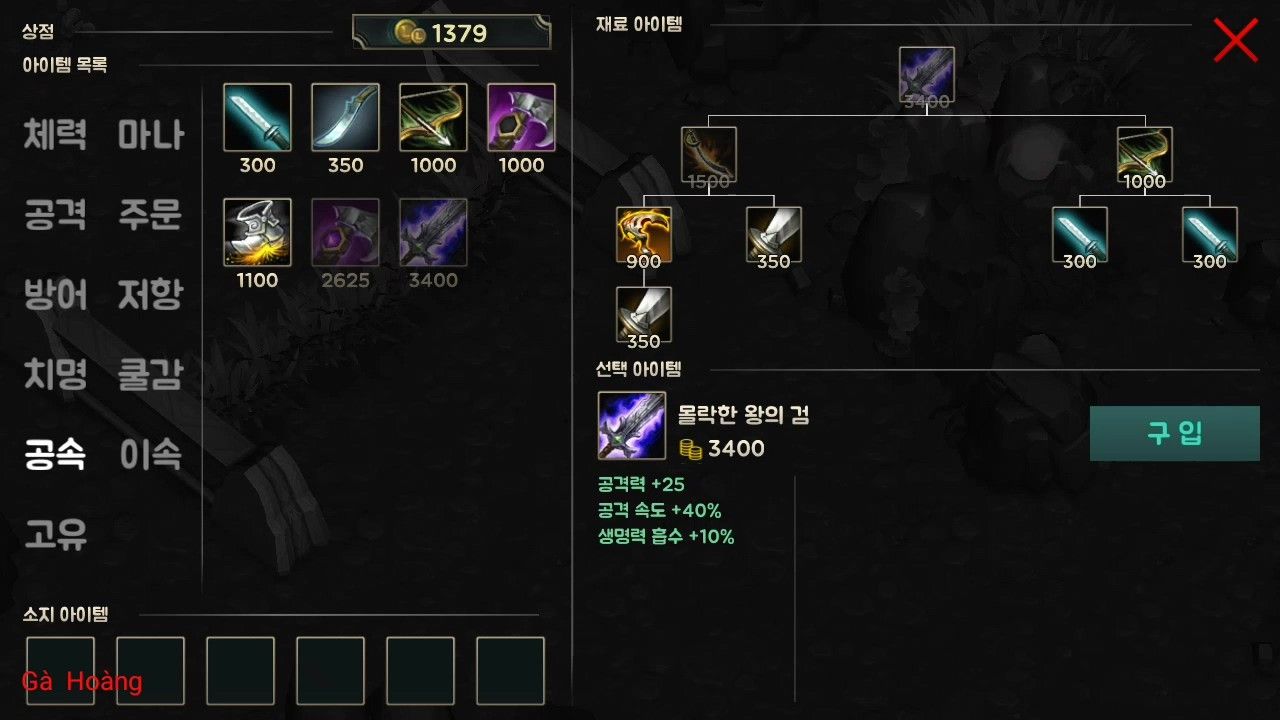Choose the 방어 category
Screen dimensions: 1280x720
point(55,294)
